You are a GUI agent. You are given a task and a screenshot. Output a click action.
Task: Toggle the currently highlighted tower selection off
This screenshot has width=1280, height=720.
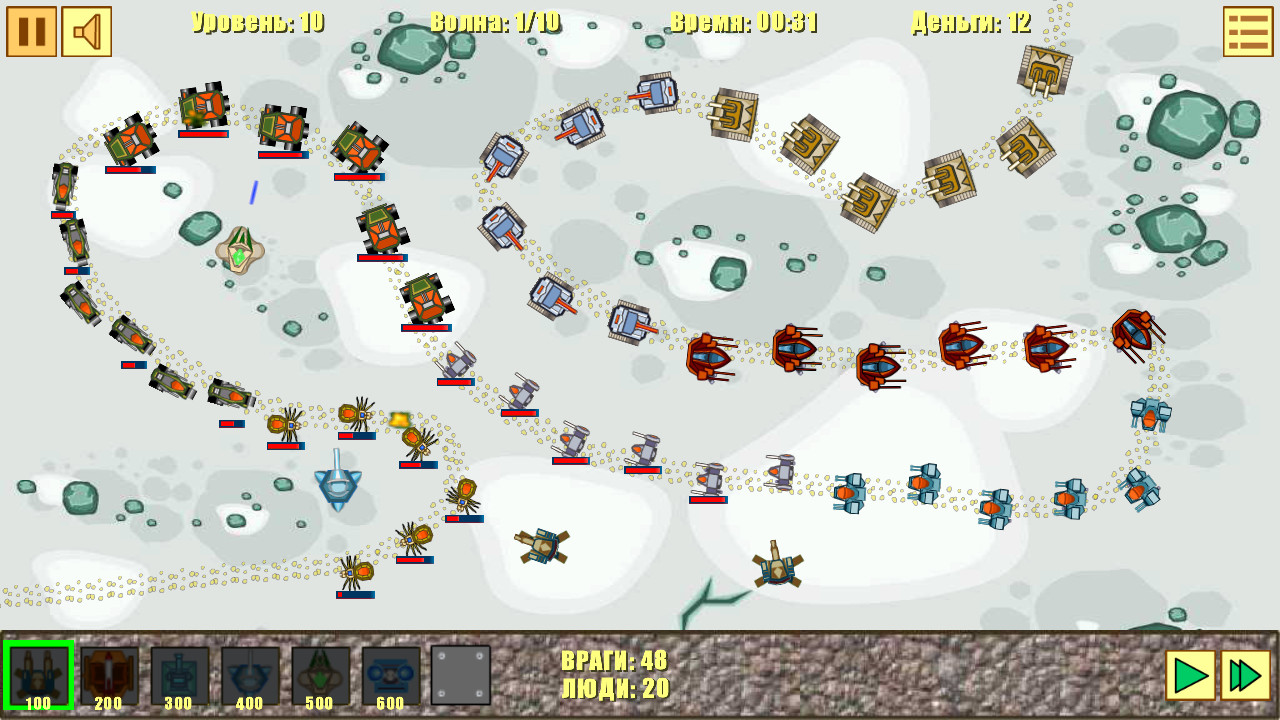pyautogui.click(x=38, y=674)
